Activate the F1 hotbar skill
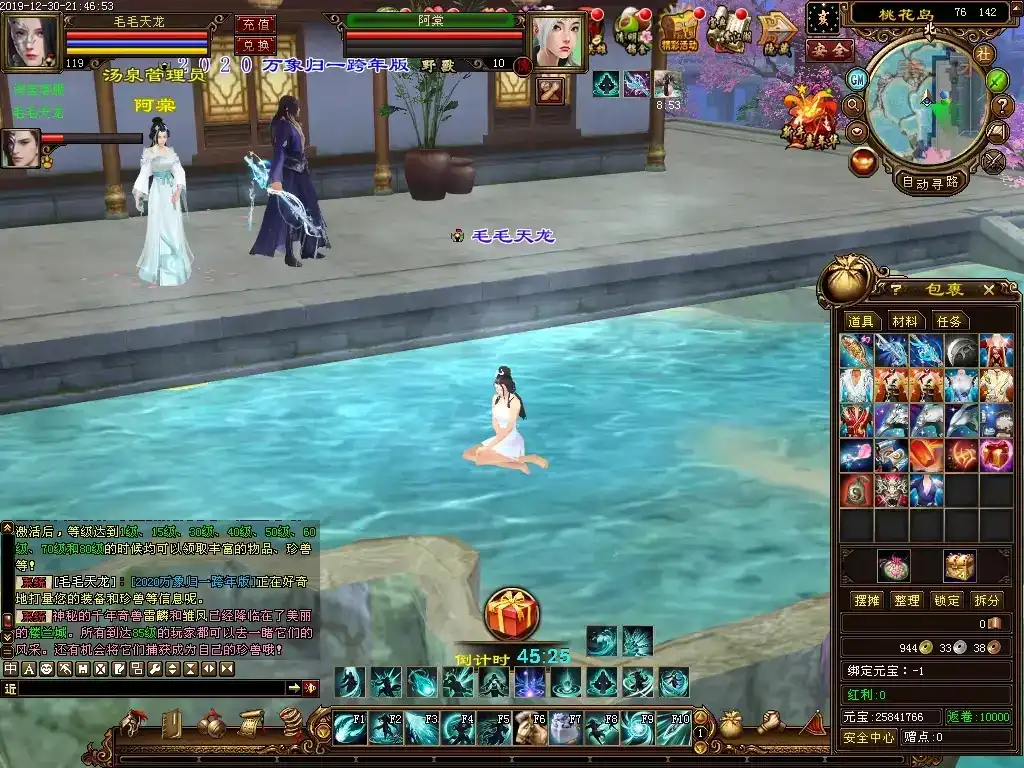 [x=350, y=728]
